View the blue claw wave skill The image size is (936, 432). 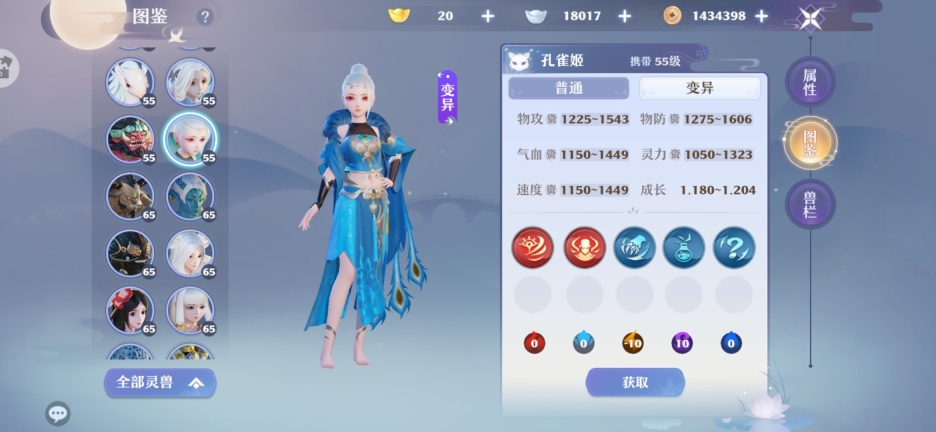pos(634,246)
